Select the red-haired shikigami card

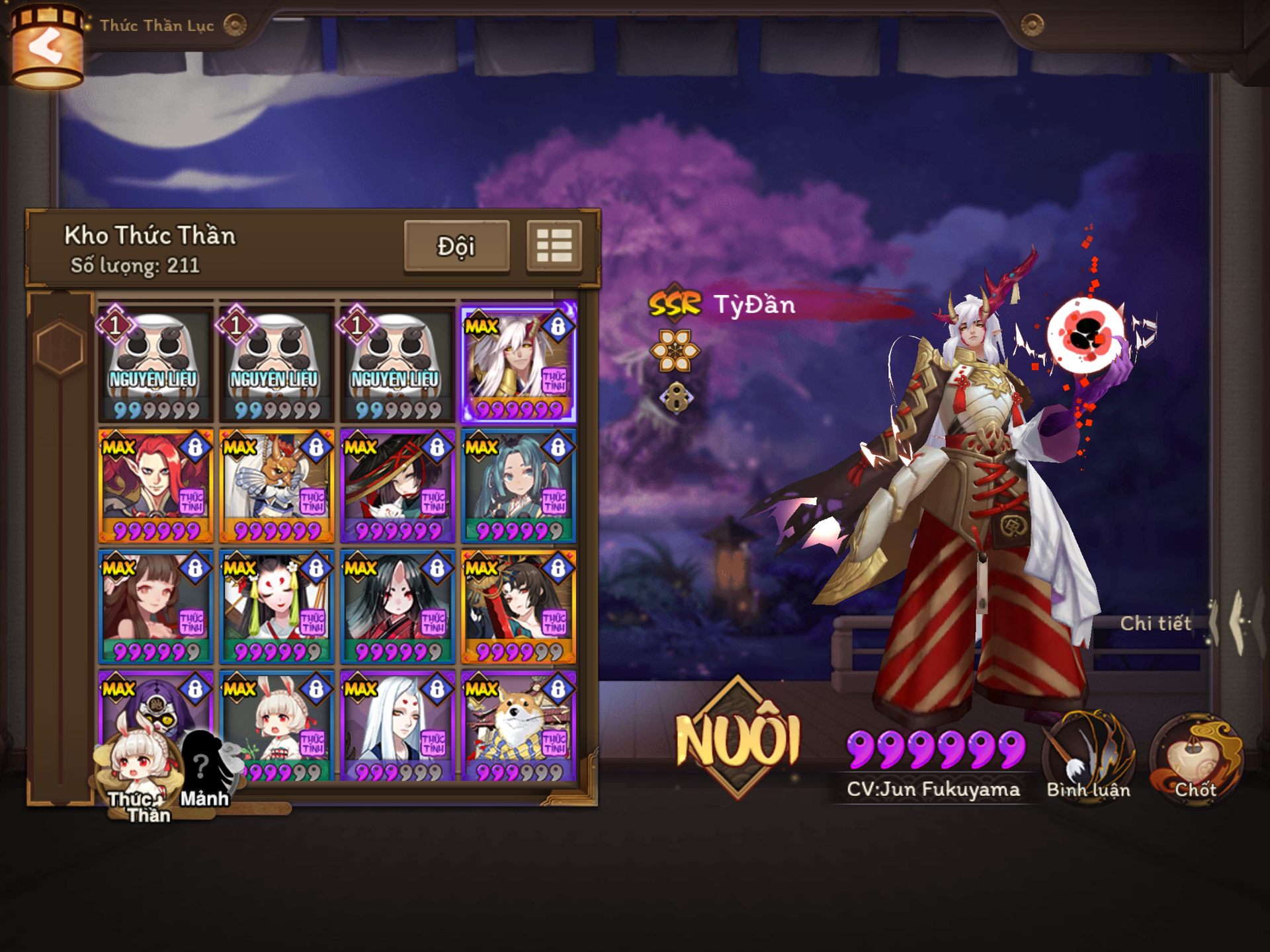[155, 486]
